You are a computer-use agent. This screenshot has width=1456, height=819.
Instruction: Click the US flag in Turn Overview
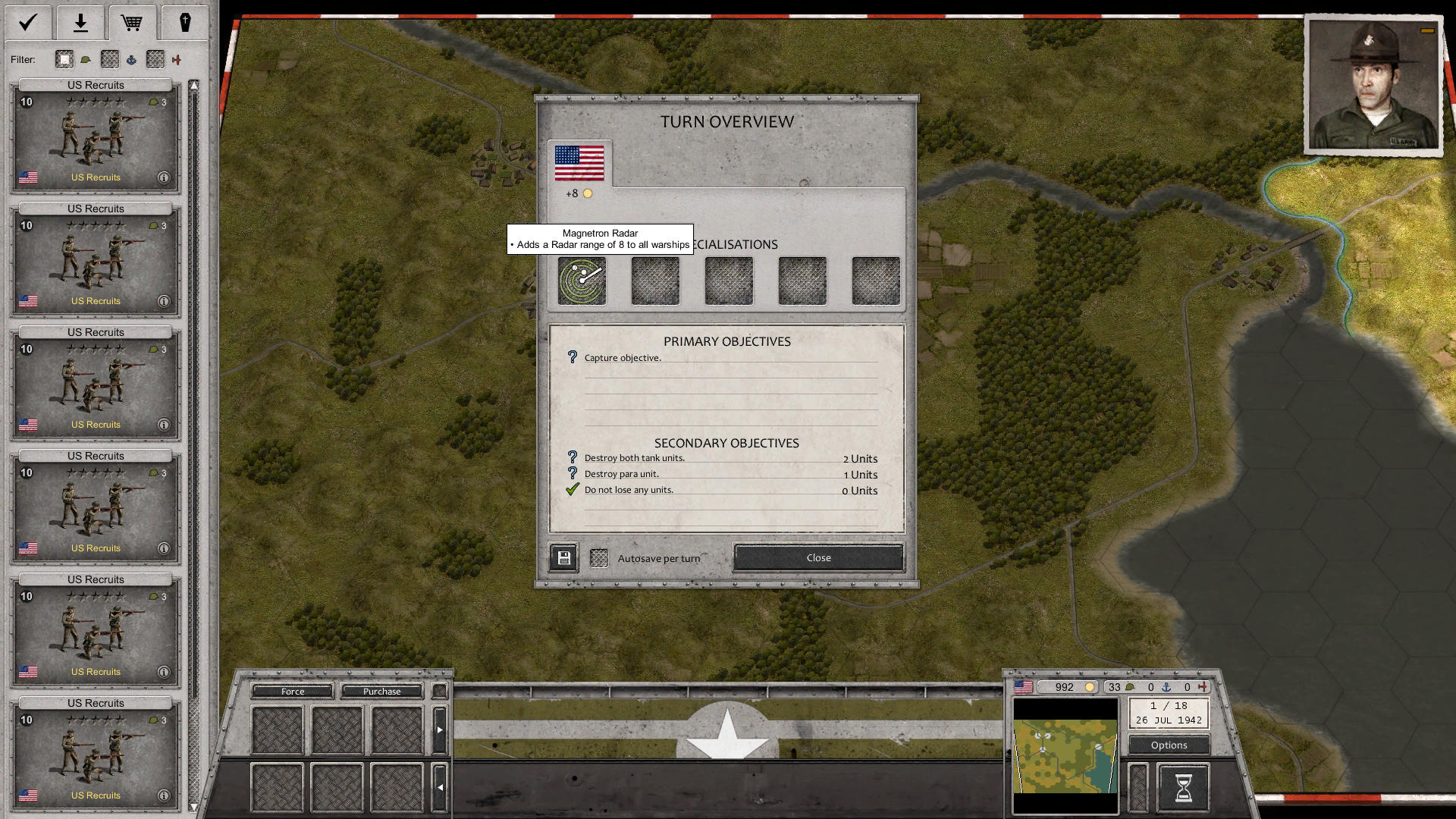click(581, 162)
